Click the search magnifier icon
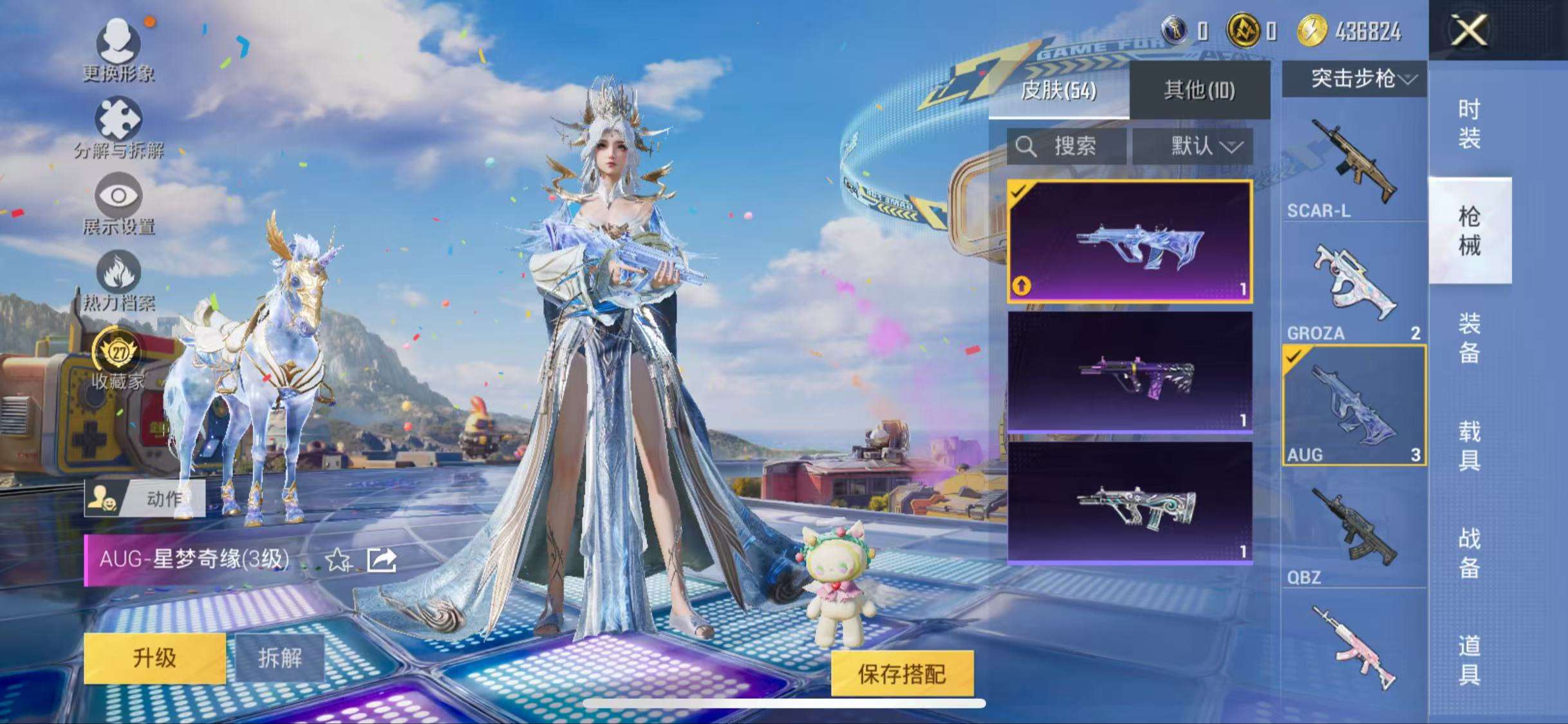This screenshot has width=1568, height=724. click(1026, 147)
